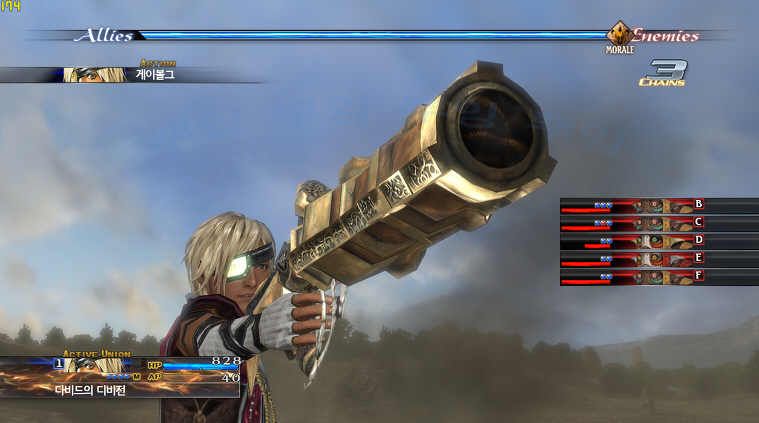Select enemy union row E

(x=655, y=259)
